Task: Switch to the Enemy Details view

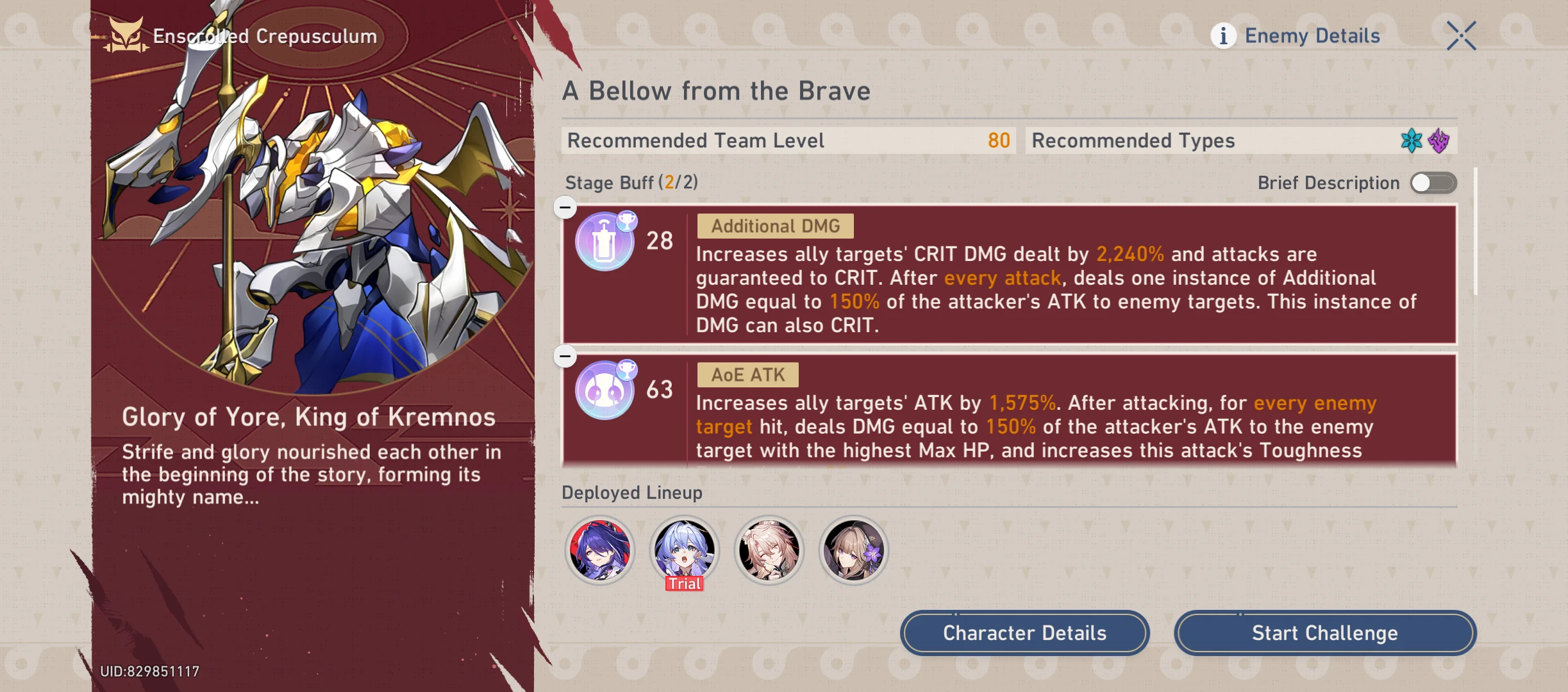Action: click(1312, 35)
